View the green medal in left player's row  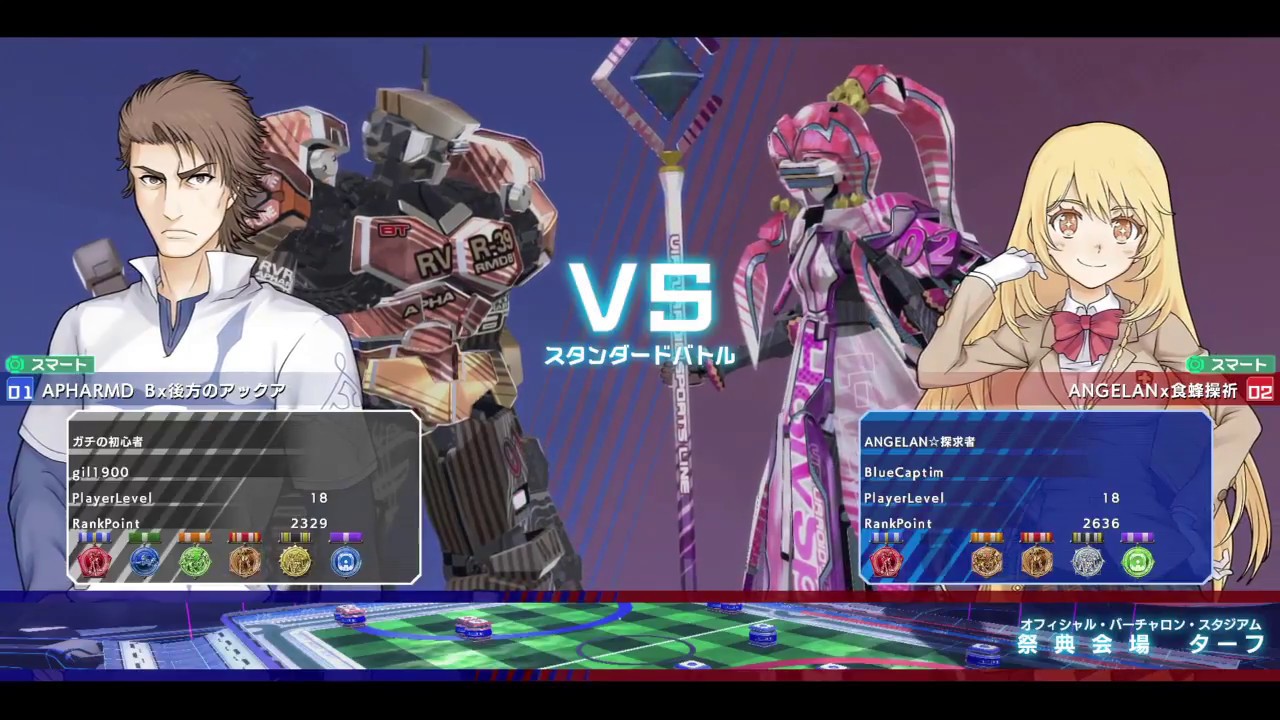[x=196, y=561]
